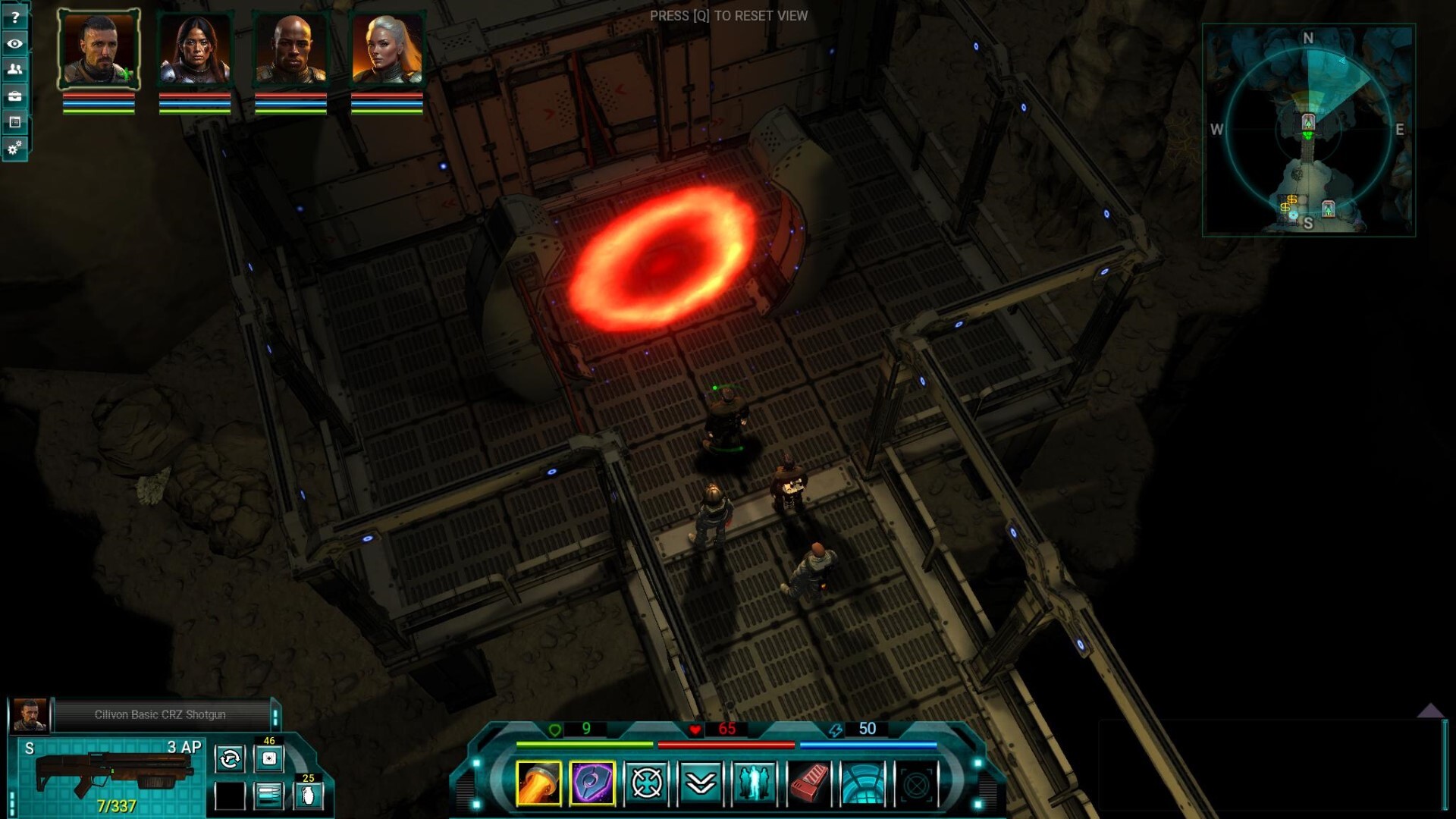Click the Cilivon Basic CRZ Shotgun weapon panel

114,775
